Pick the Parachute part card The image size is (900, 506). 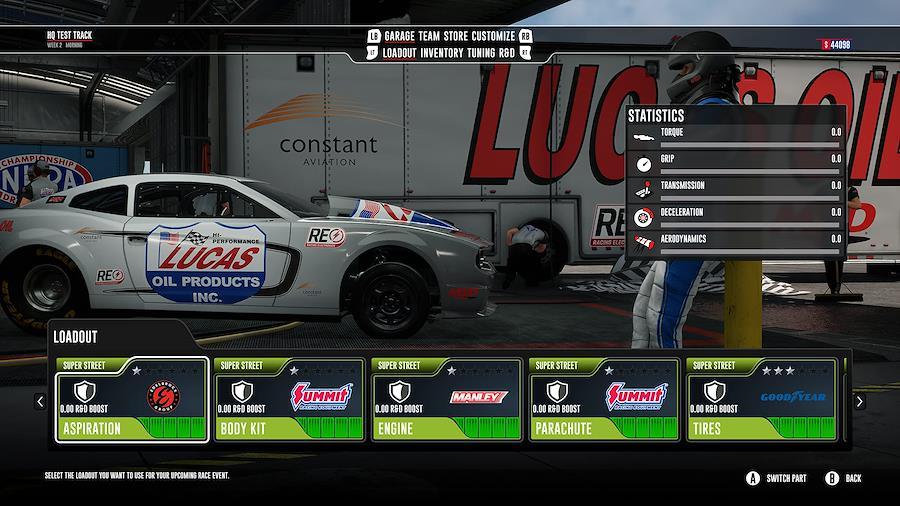(x=604, y=399)
